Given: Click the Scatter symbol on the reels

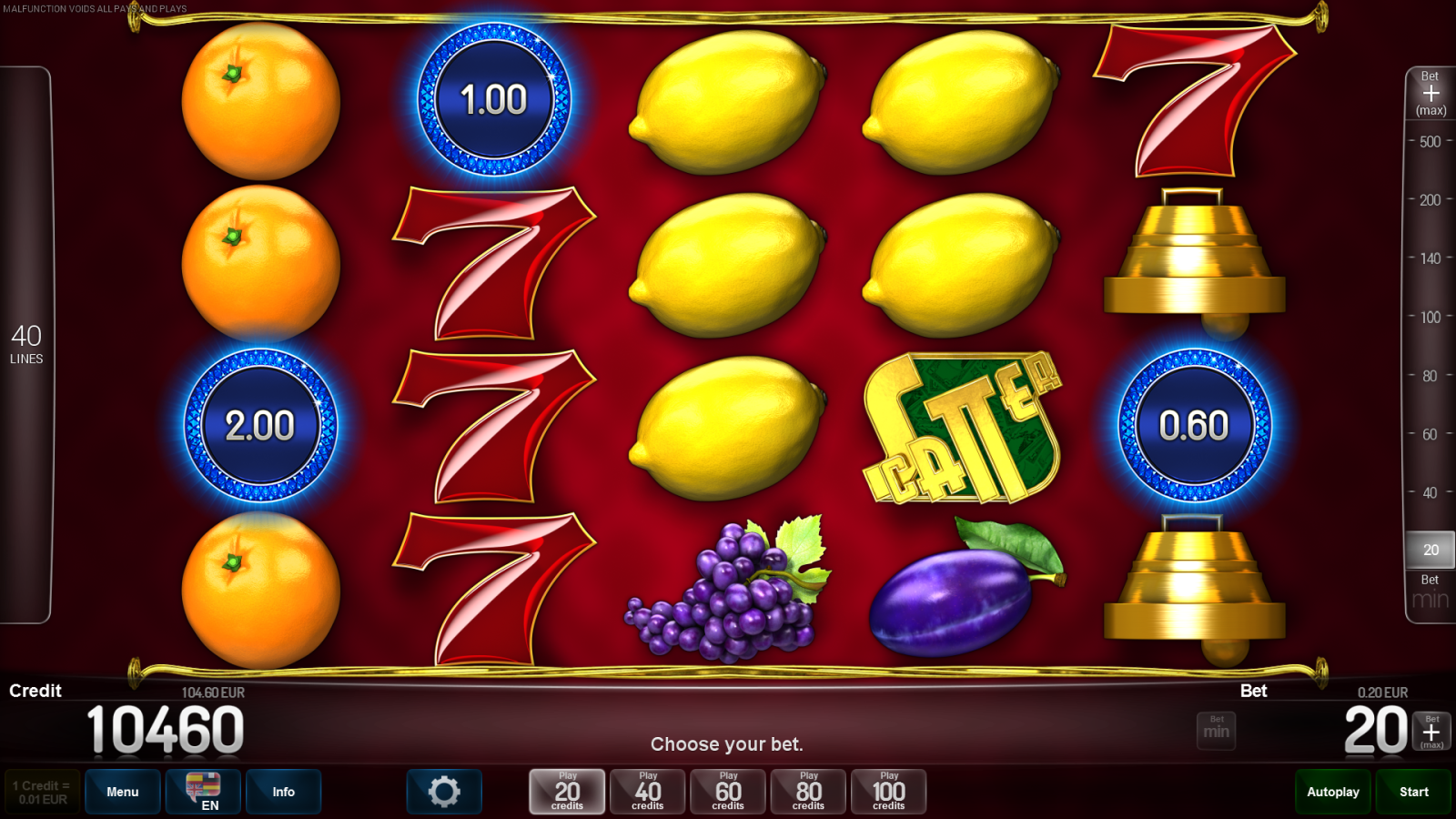Looking at the screenshot, I should pyautogui.click(x=962, y=425).
